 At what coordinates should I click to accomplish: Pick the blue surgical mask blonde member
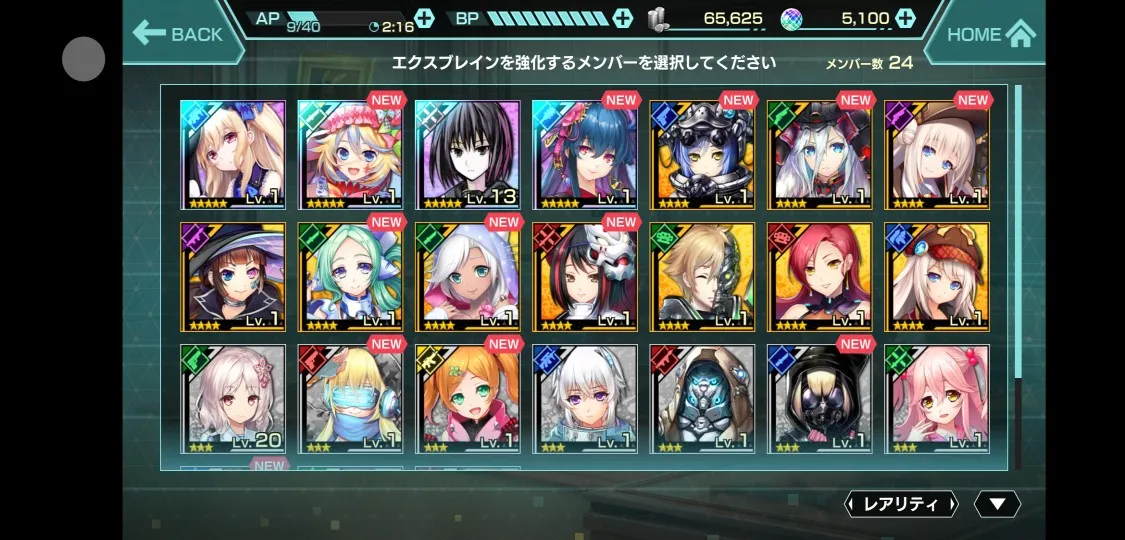tap(350, 399)
